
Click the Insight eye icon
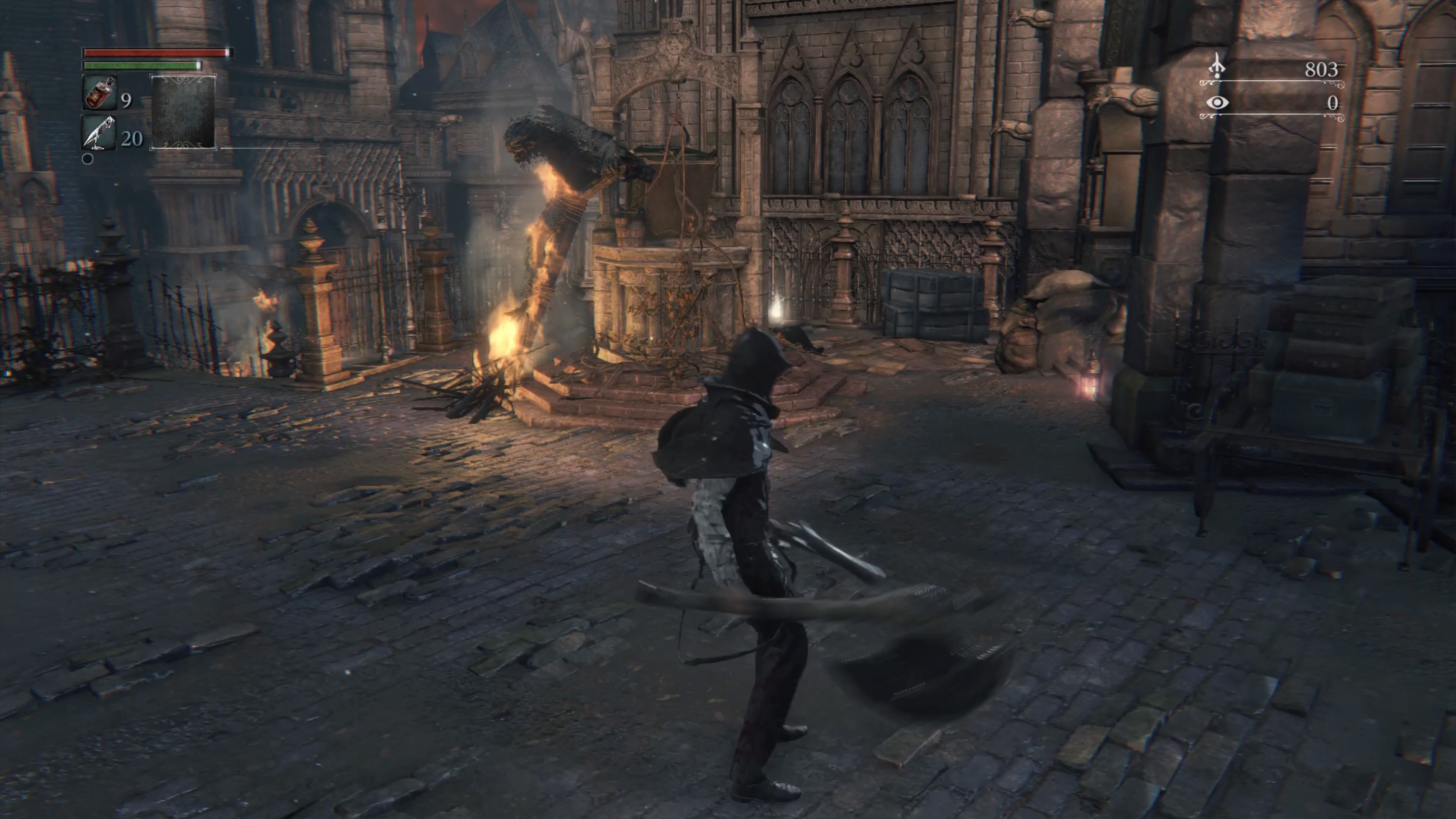point(1217,103)
